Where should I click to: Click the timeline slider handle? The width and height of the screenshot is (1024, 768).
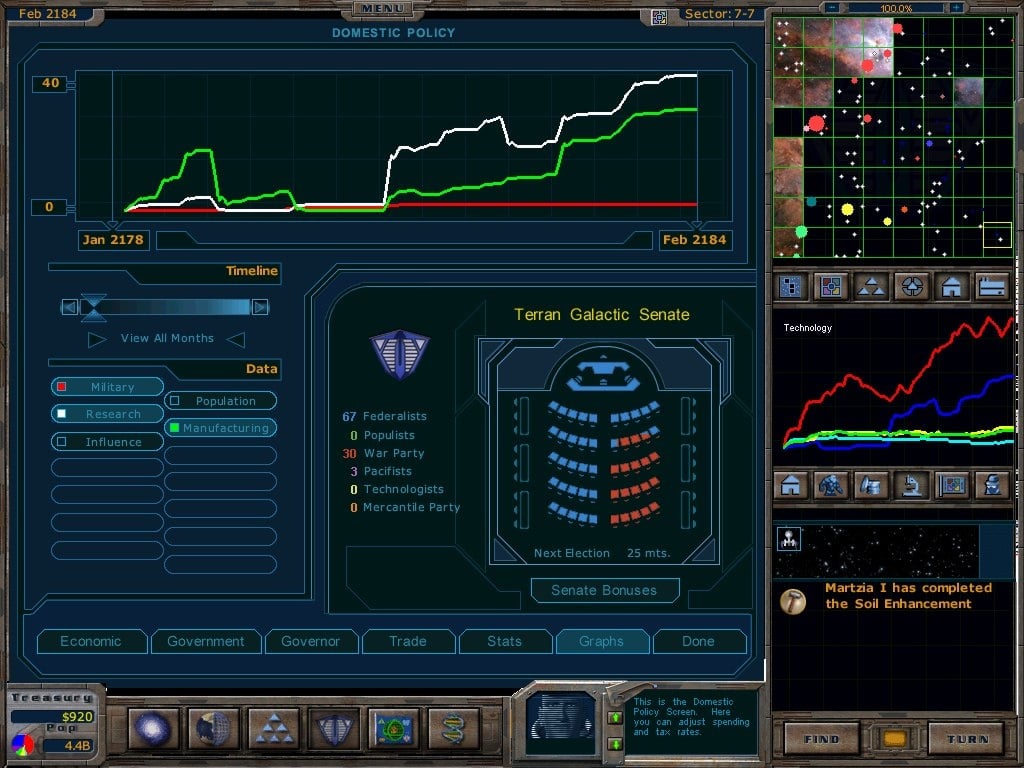(93, 307)
